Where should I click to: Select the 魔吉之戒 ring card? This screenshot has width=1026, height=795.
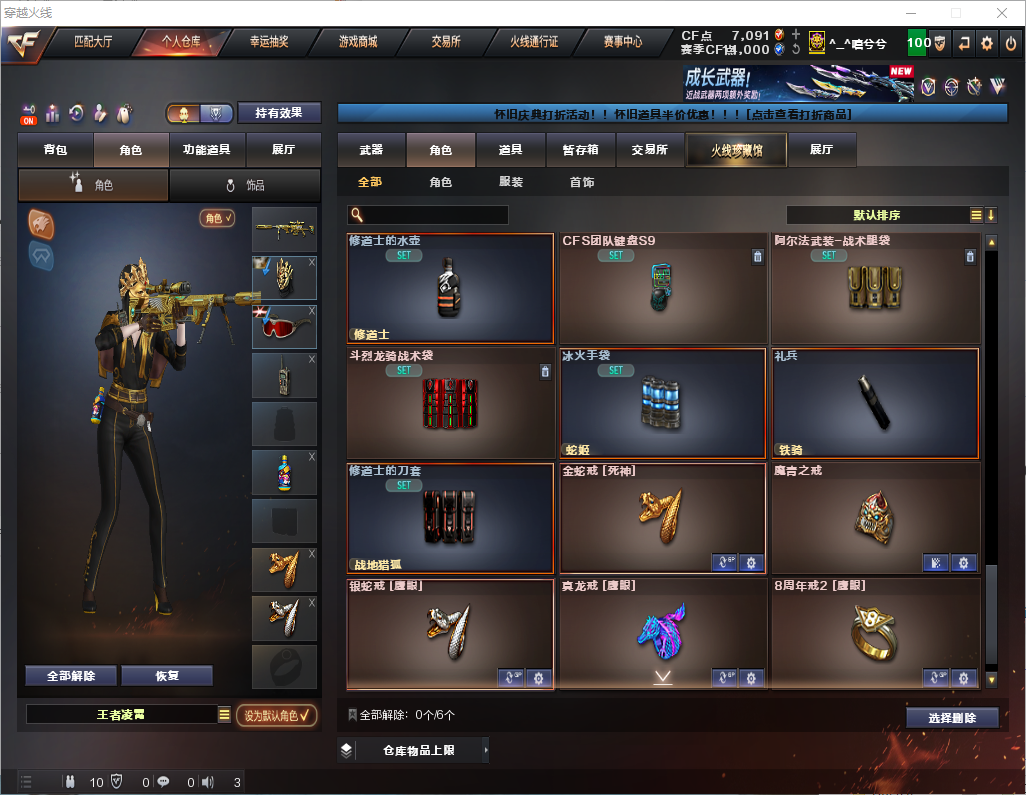coord(875,518)
